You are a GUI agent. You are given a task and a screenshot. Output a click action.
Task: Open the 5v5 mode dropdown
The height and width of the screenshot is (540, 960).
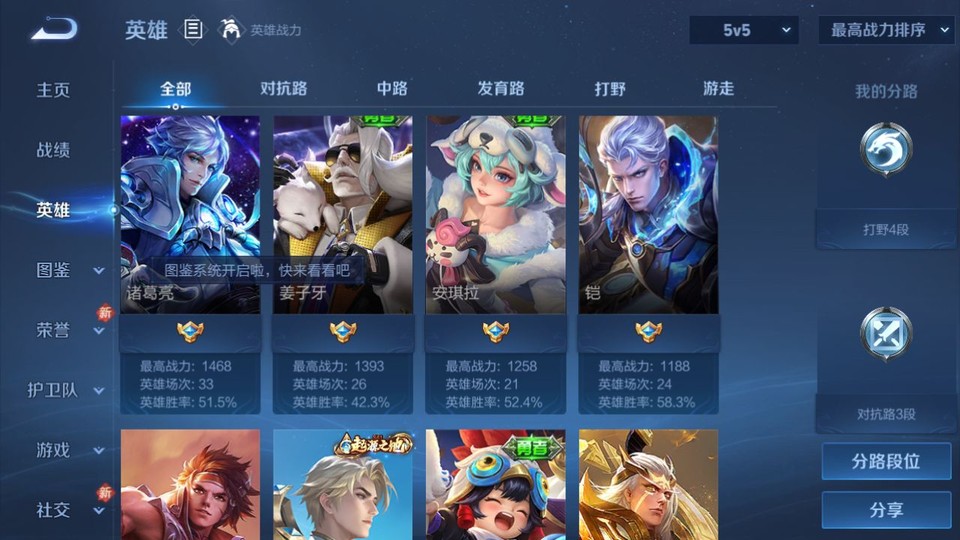point(743,30)
